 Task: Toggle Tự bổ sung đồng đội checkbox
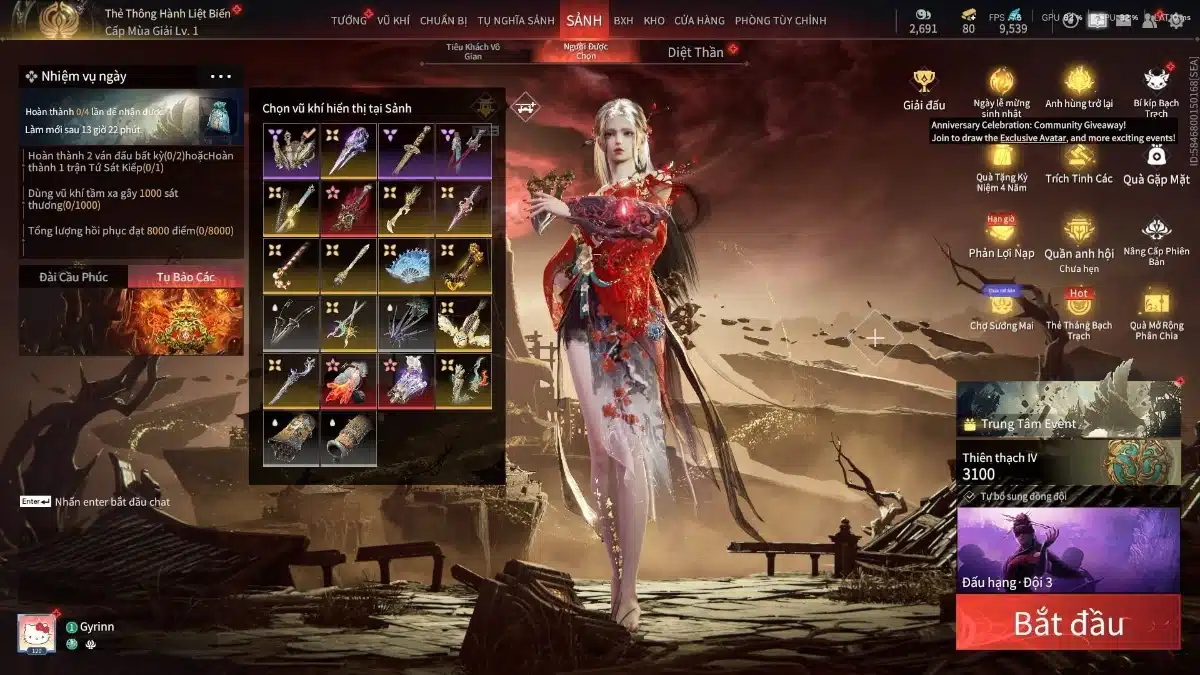coord(970,496)
